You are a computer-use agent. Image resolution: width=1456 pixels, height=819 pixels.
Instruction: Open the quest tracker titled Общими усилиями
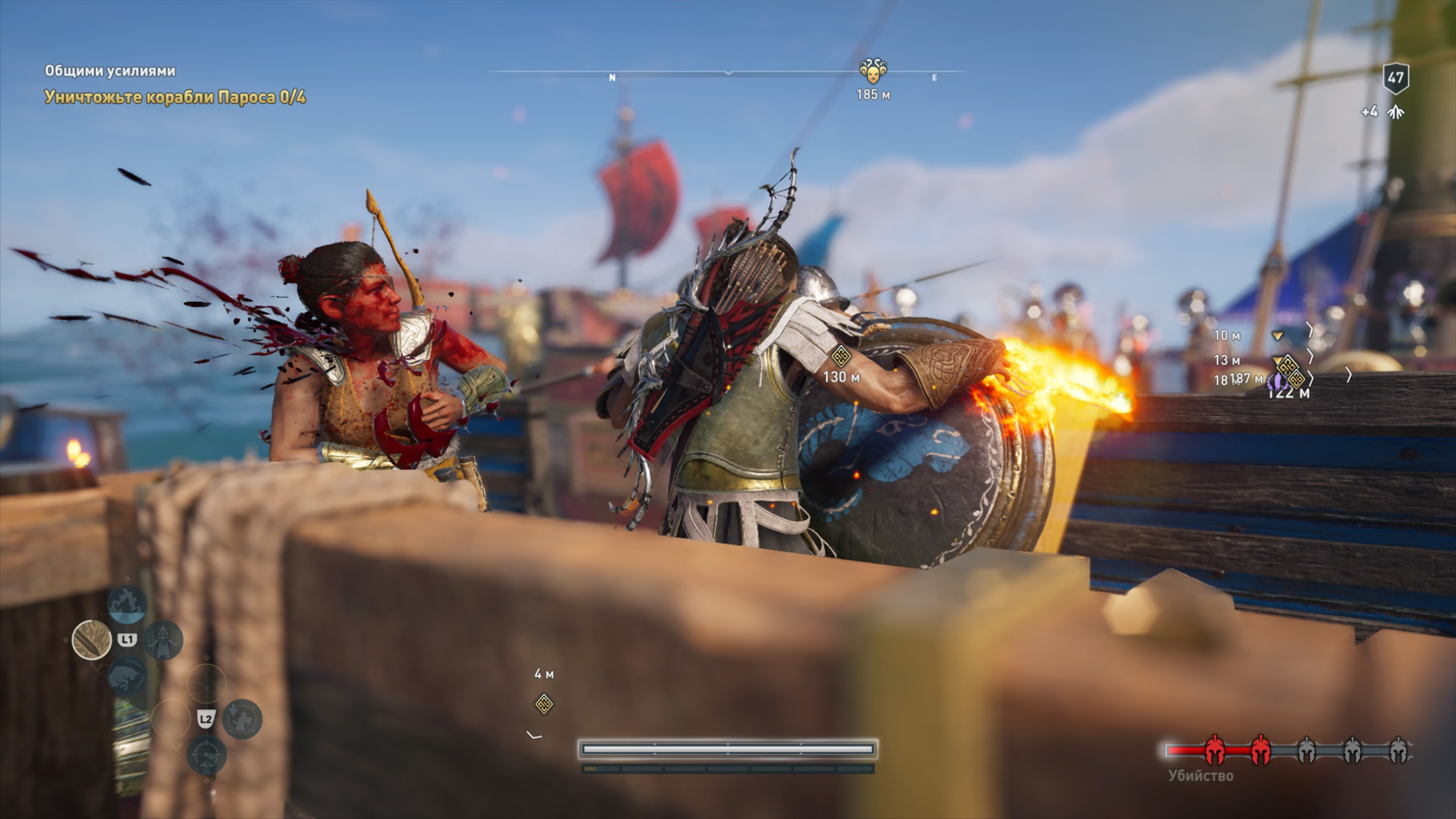[x=110, y=71]
